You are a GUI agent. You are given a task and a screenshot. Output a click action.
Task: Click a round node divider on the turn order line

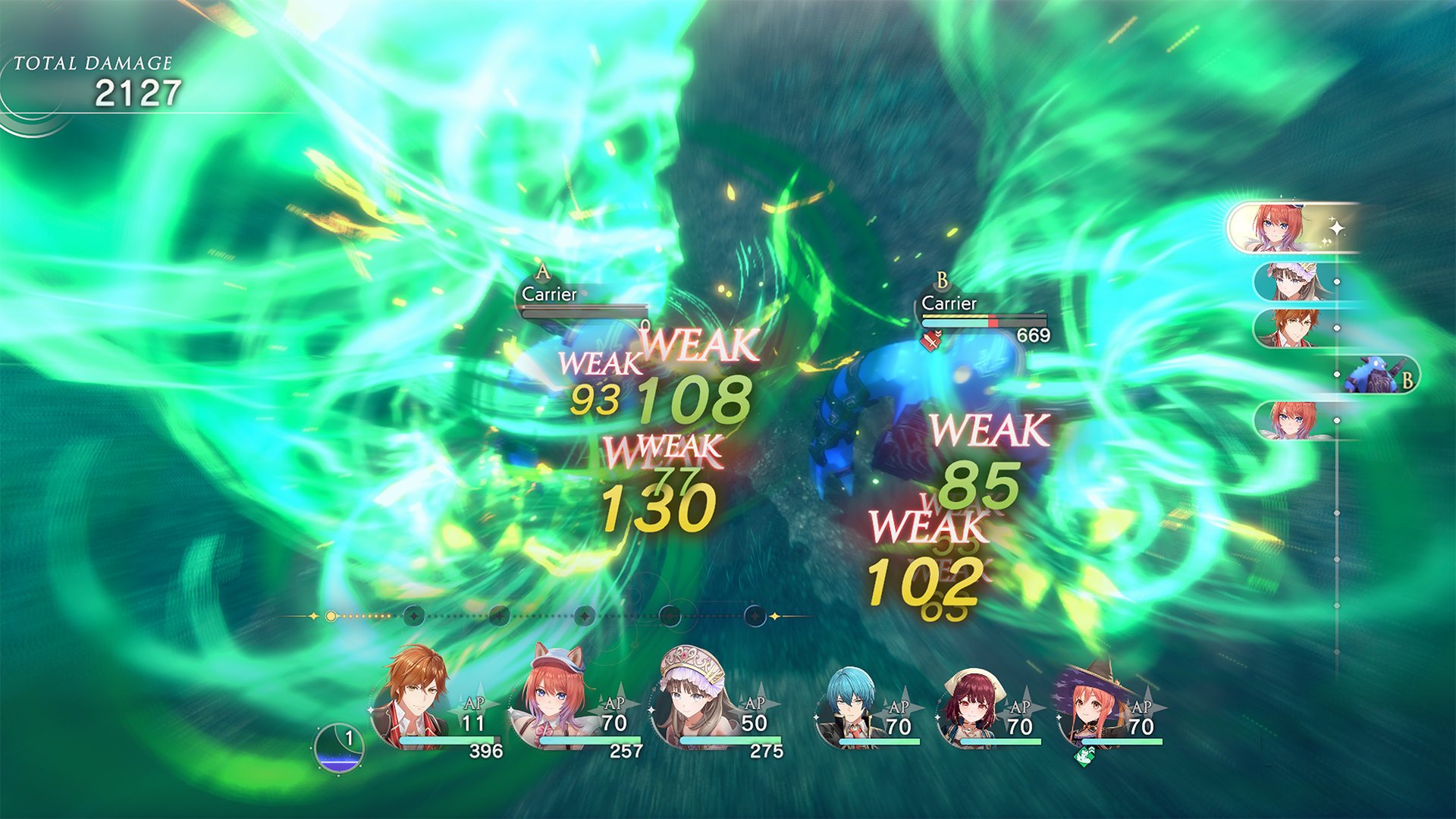pos(413,614)
